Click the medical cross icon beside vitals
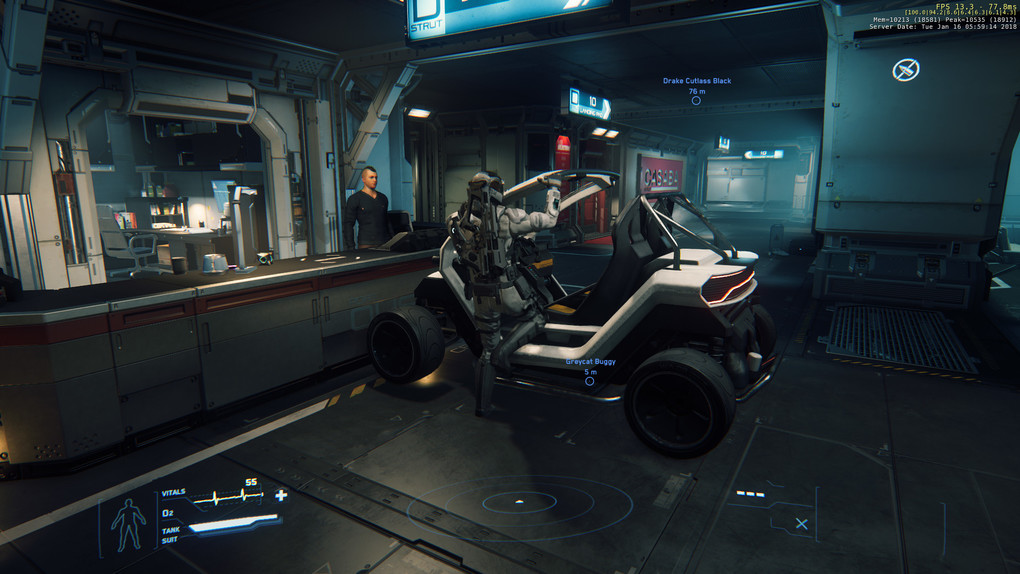Viewport: 1020px width, 574px height. point(281,495)
